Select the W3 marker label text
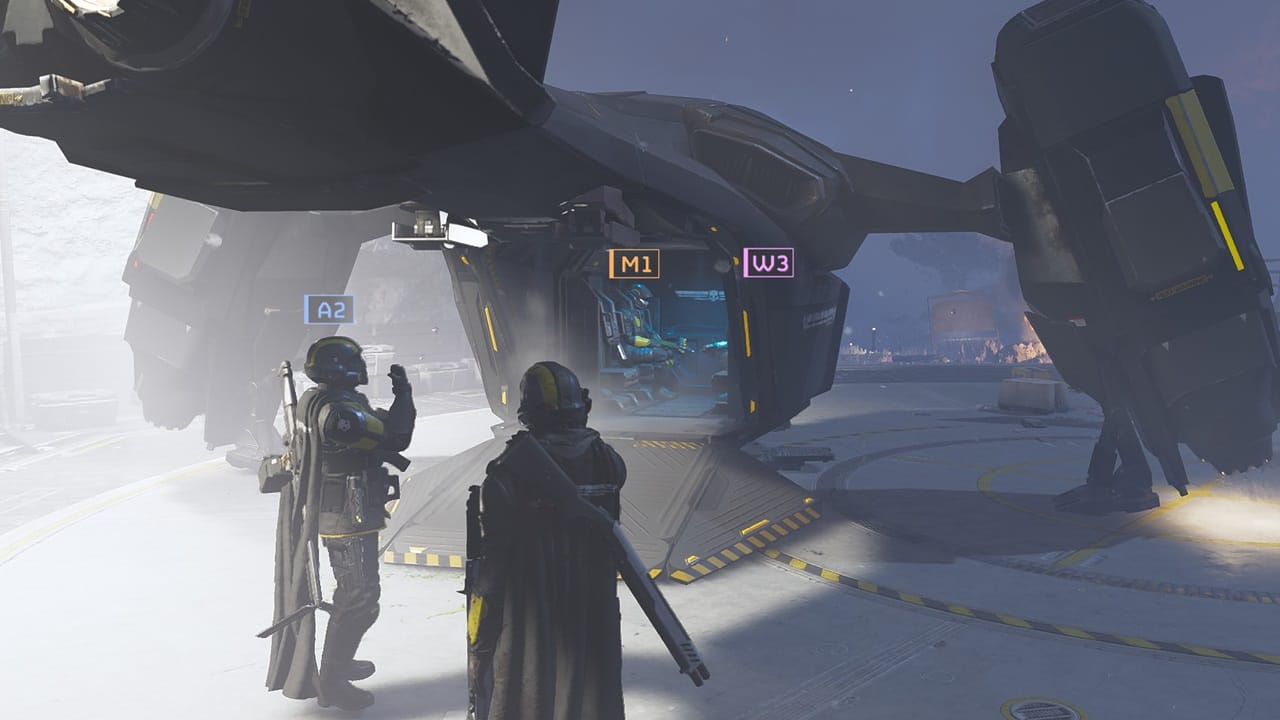 click(x=770, y=263)
